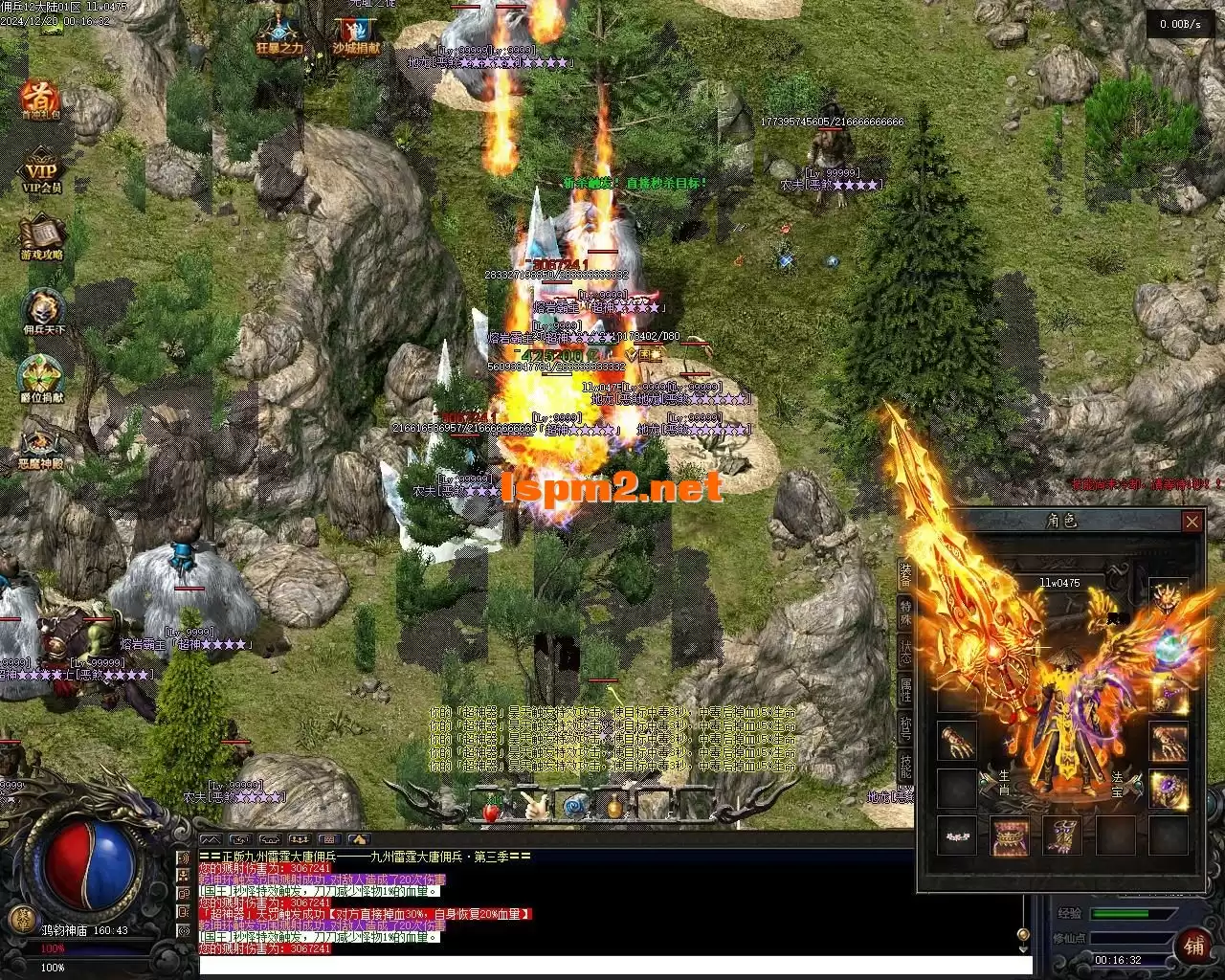
Task: Open the 铺 shop button
Action: (1194, 946)
